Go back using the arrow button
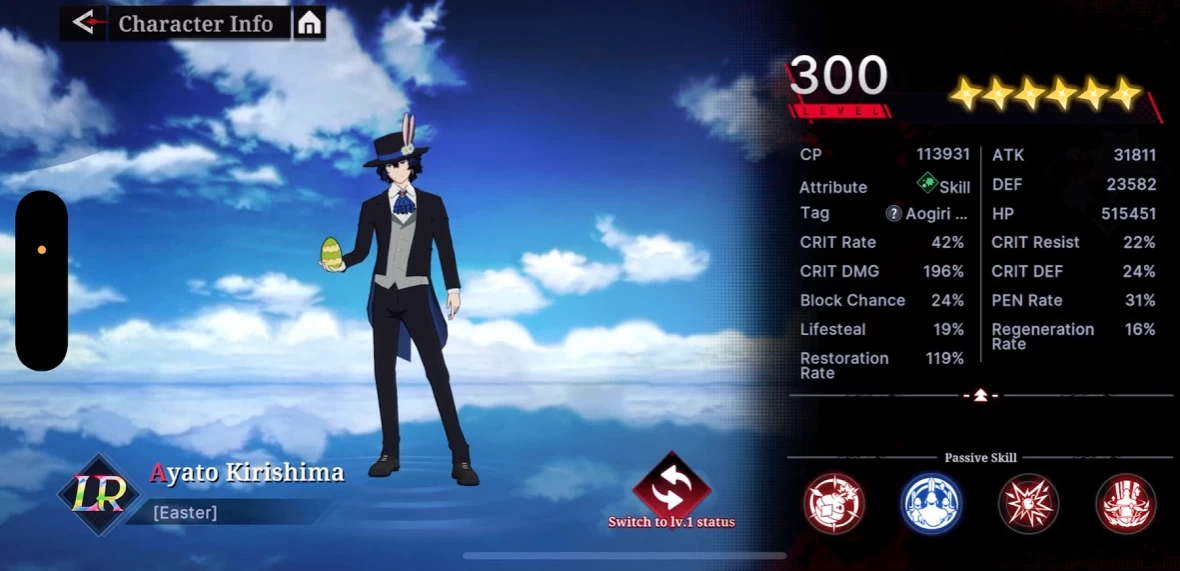 click(83, 23)
